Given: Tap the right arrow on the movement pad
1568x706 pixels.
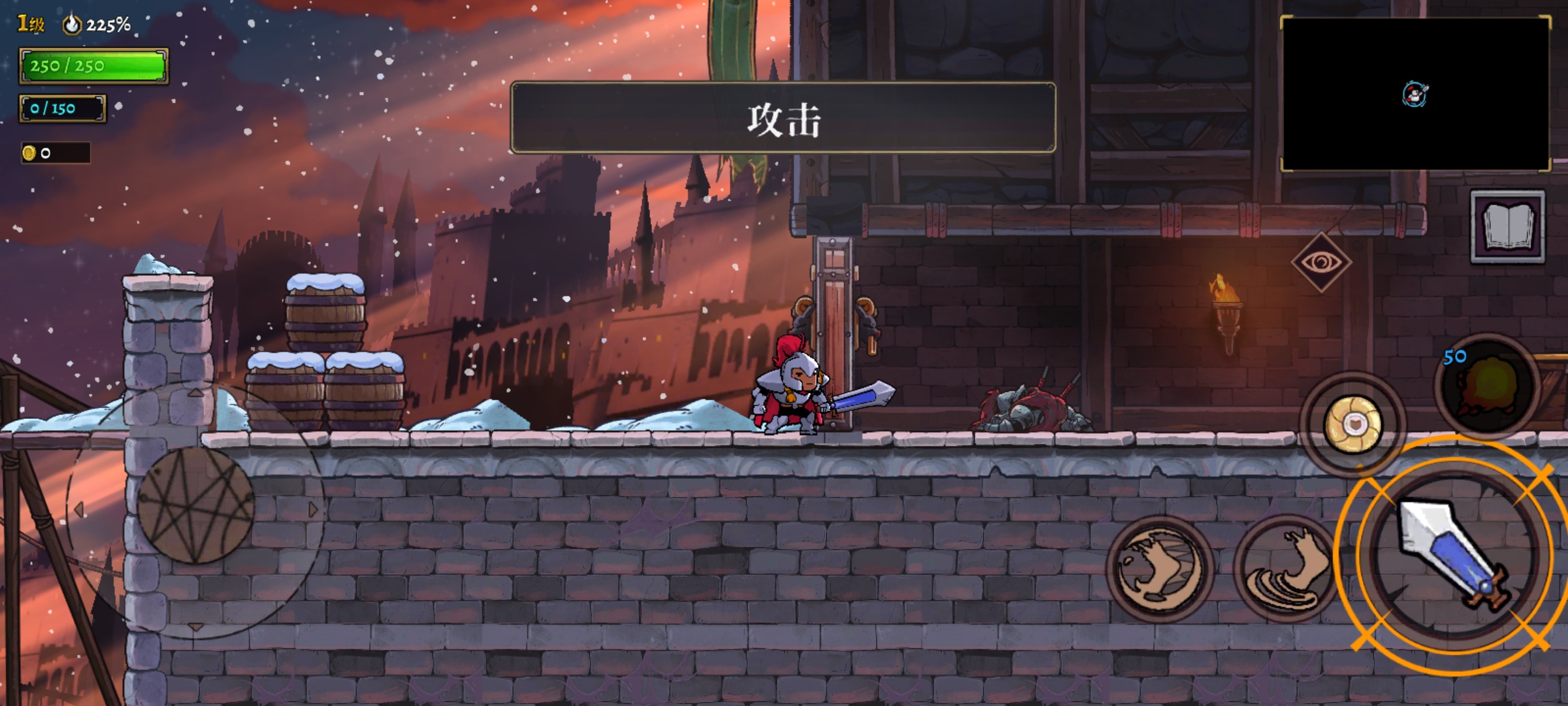Looking at the screenshot, I should point(312,508).
